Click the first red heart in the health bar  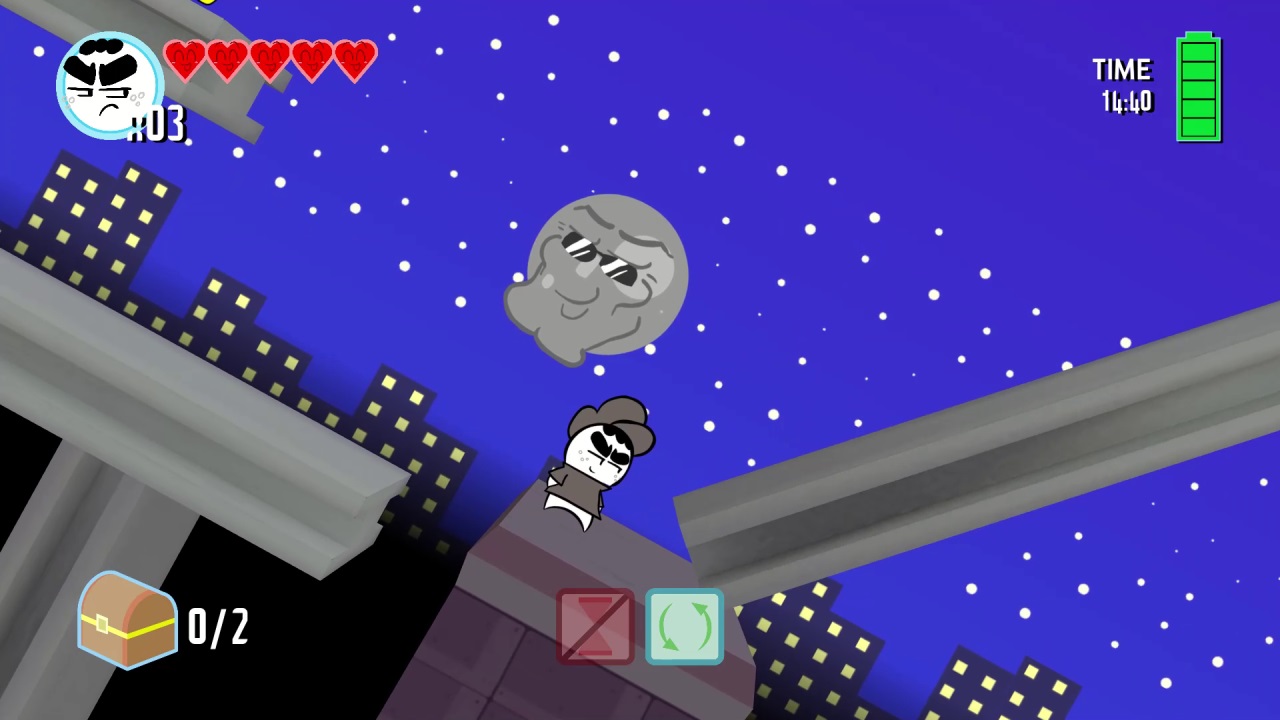[186, 60]
